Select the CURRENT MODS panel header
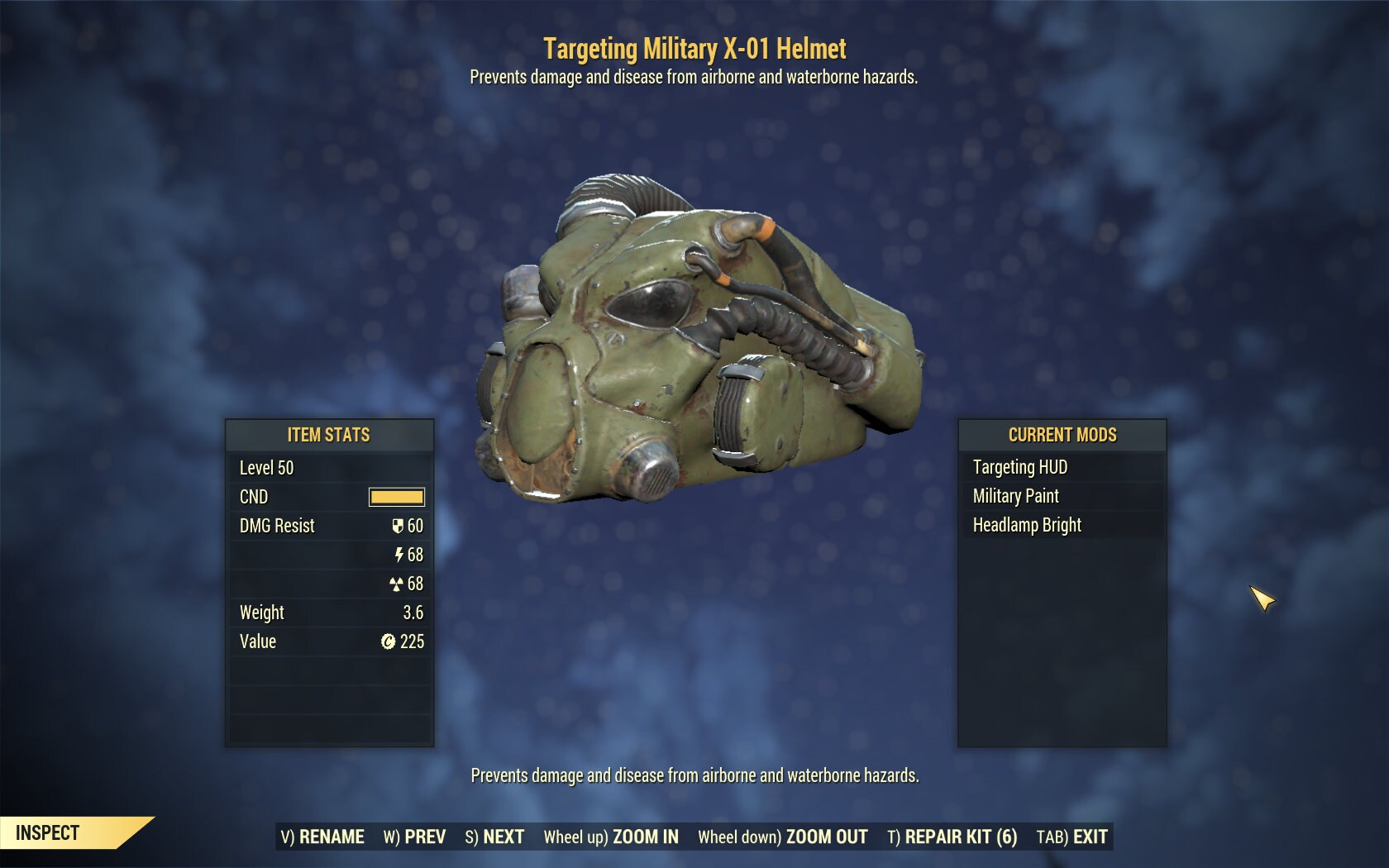This screenshot has width=1389, height=868. point(1062,435)
